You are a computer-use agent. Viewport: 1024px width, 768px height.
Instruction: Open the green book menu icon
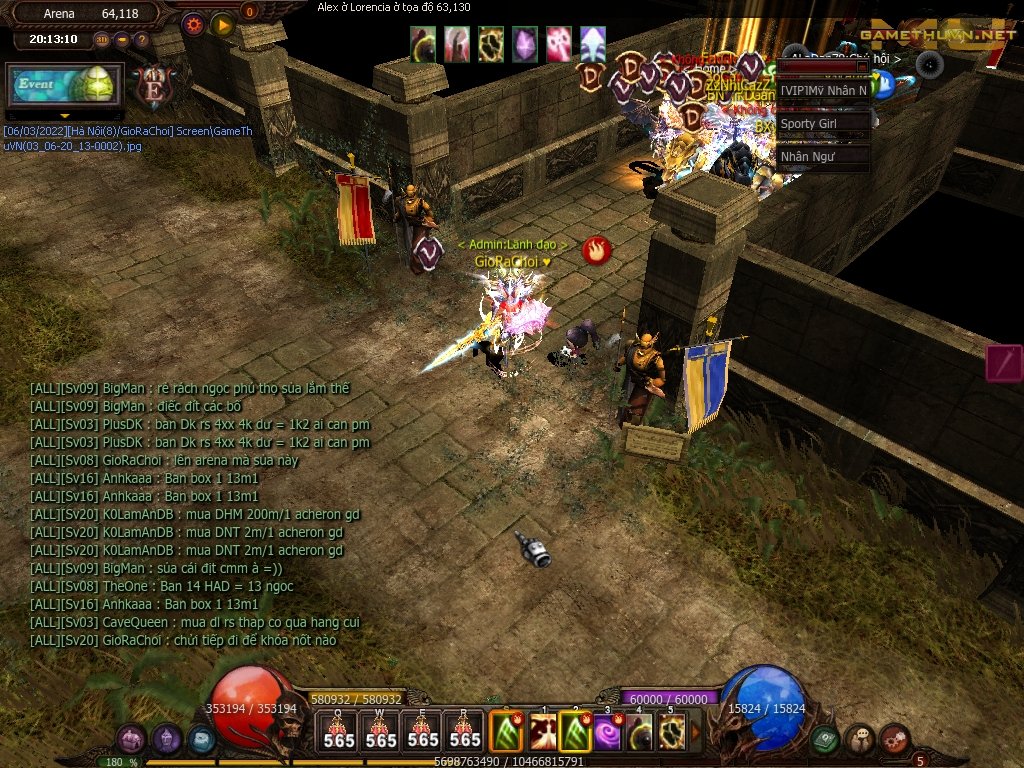[x=824, y=739]
